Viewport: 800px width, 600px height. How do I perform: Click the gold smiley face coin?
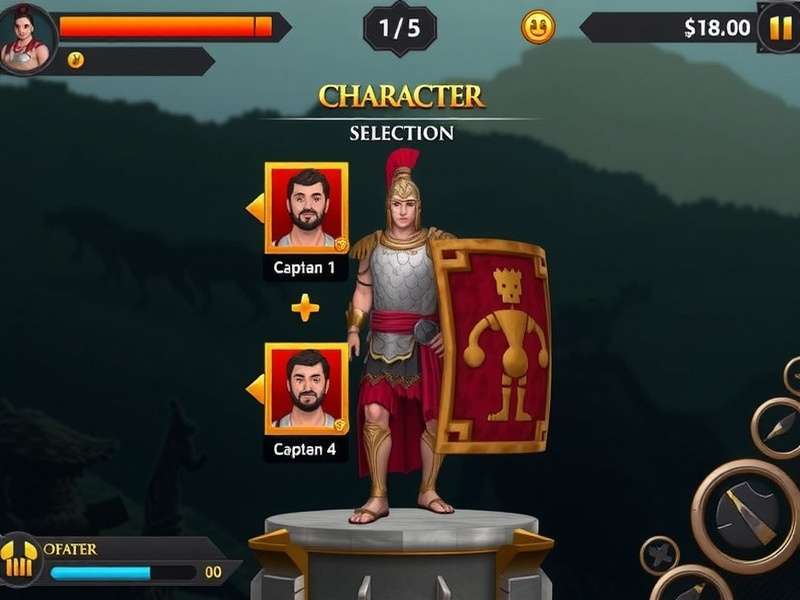click(x=539, y=27)
